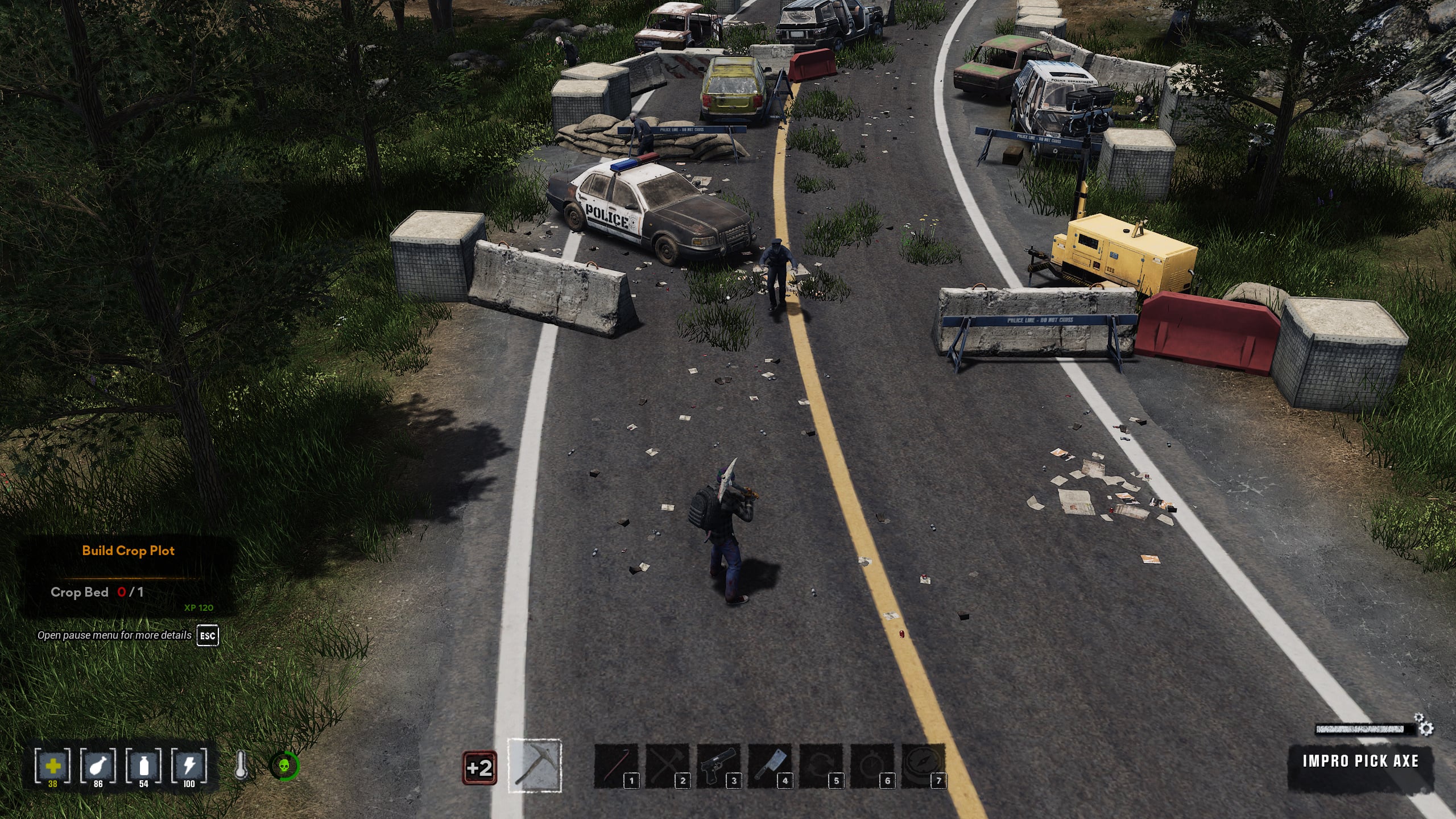Click the thermometer temperature icon

(x=241, y=766)
